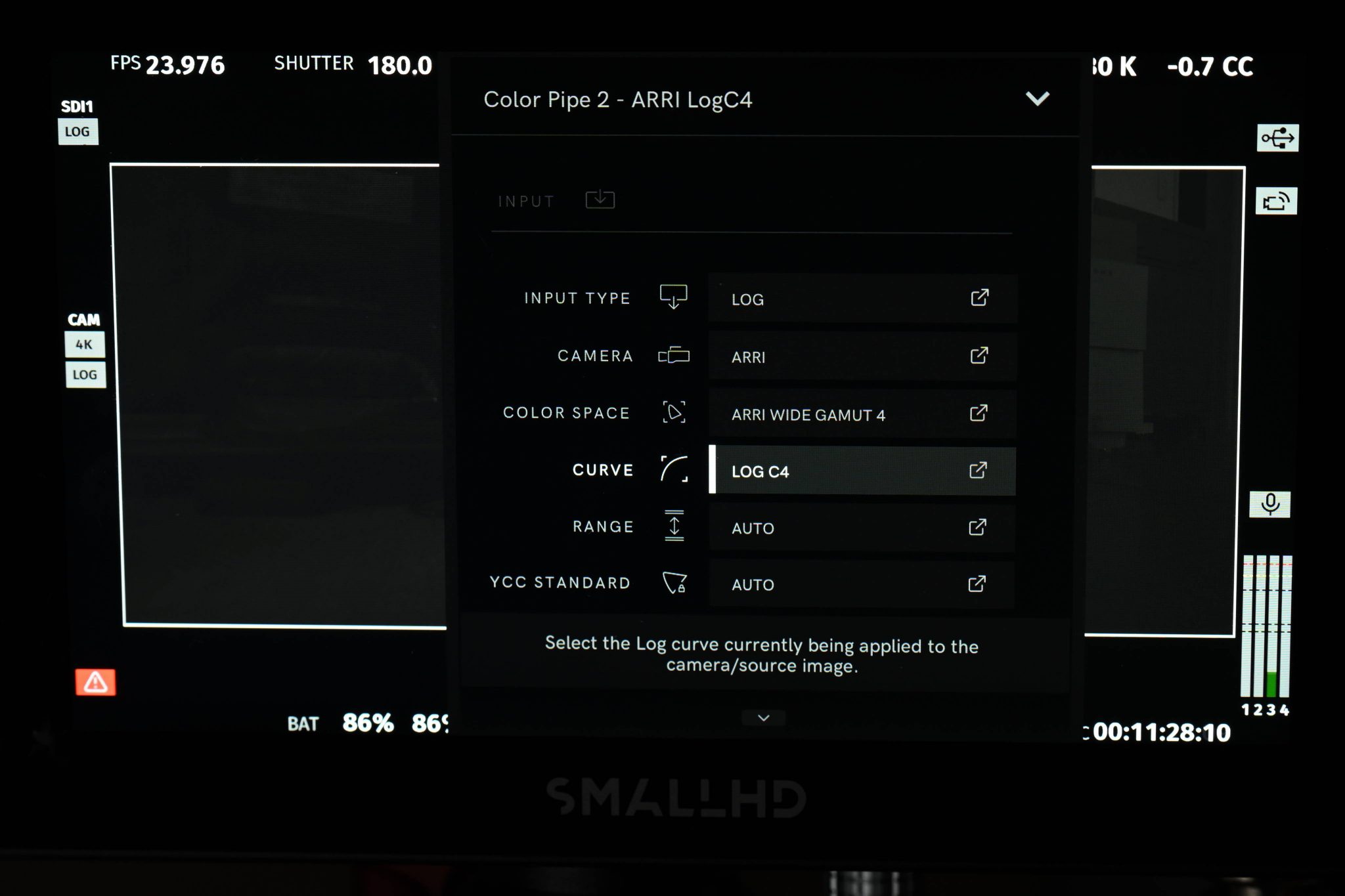Click the Input download icon
This screenshot has width=1345, height=896.
tap(600, 199)
